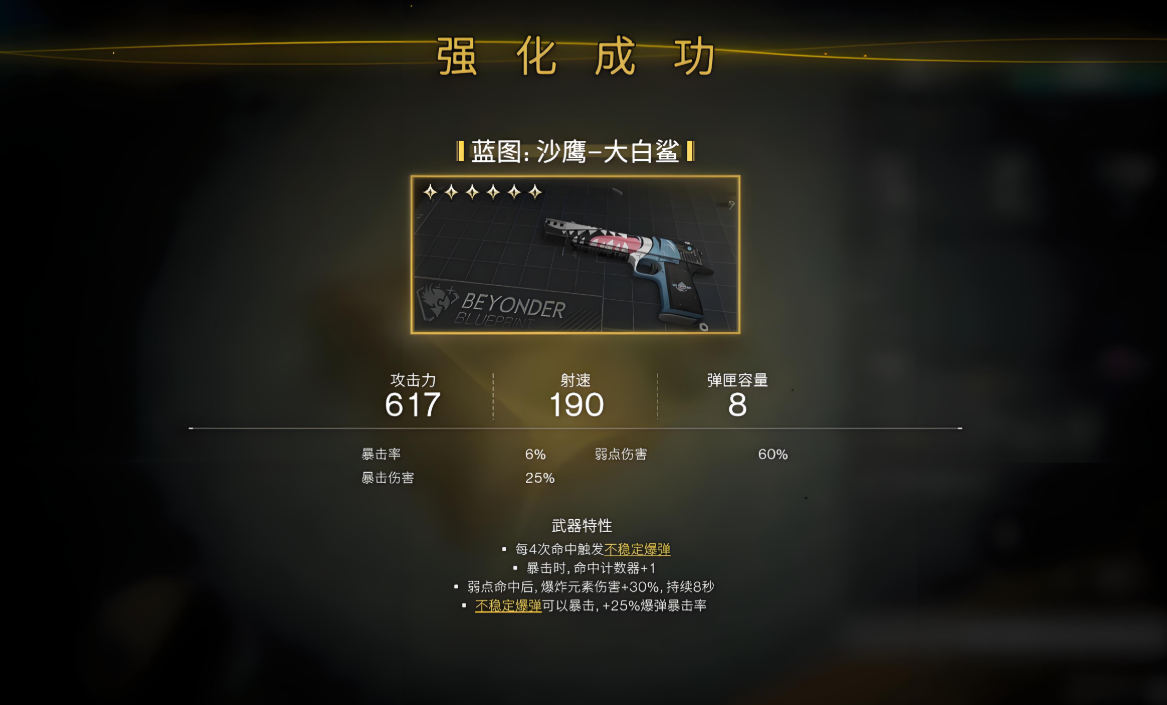
Task: Select the 沙鹰-大白鲨 blueprint image
Action: pos(575,255)
